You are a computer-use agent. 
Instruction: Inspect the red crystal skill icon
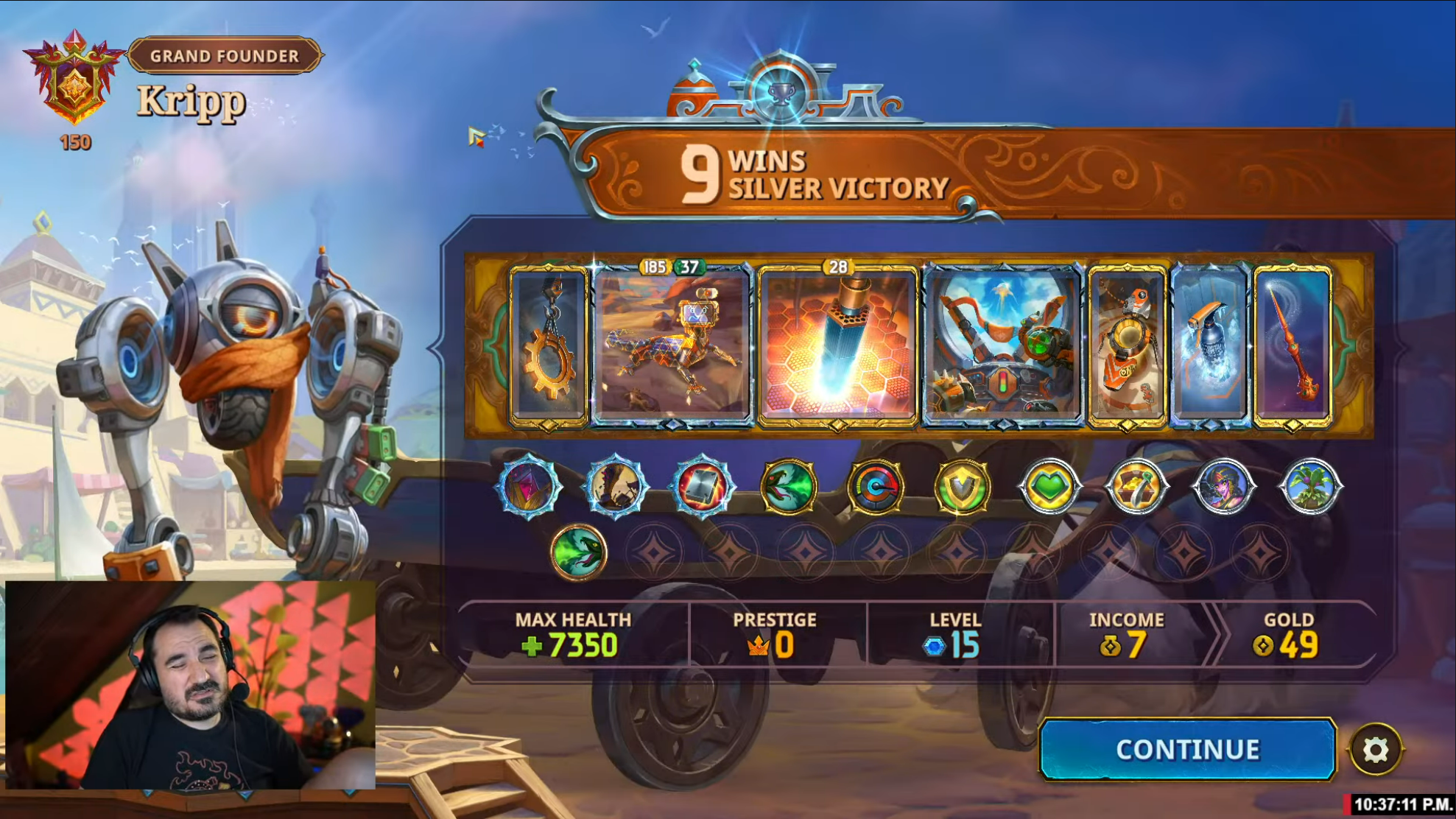(x=529, y=486)
